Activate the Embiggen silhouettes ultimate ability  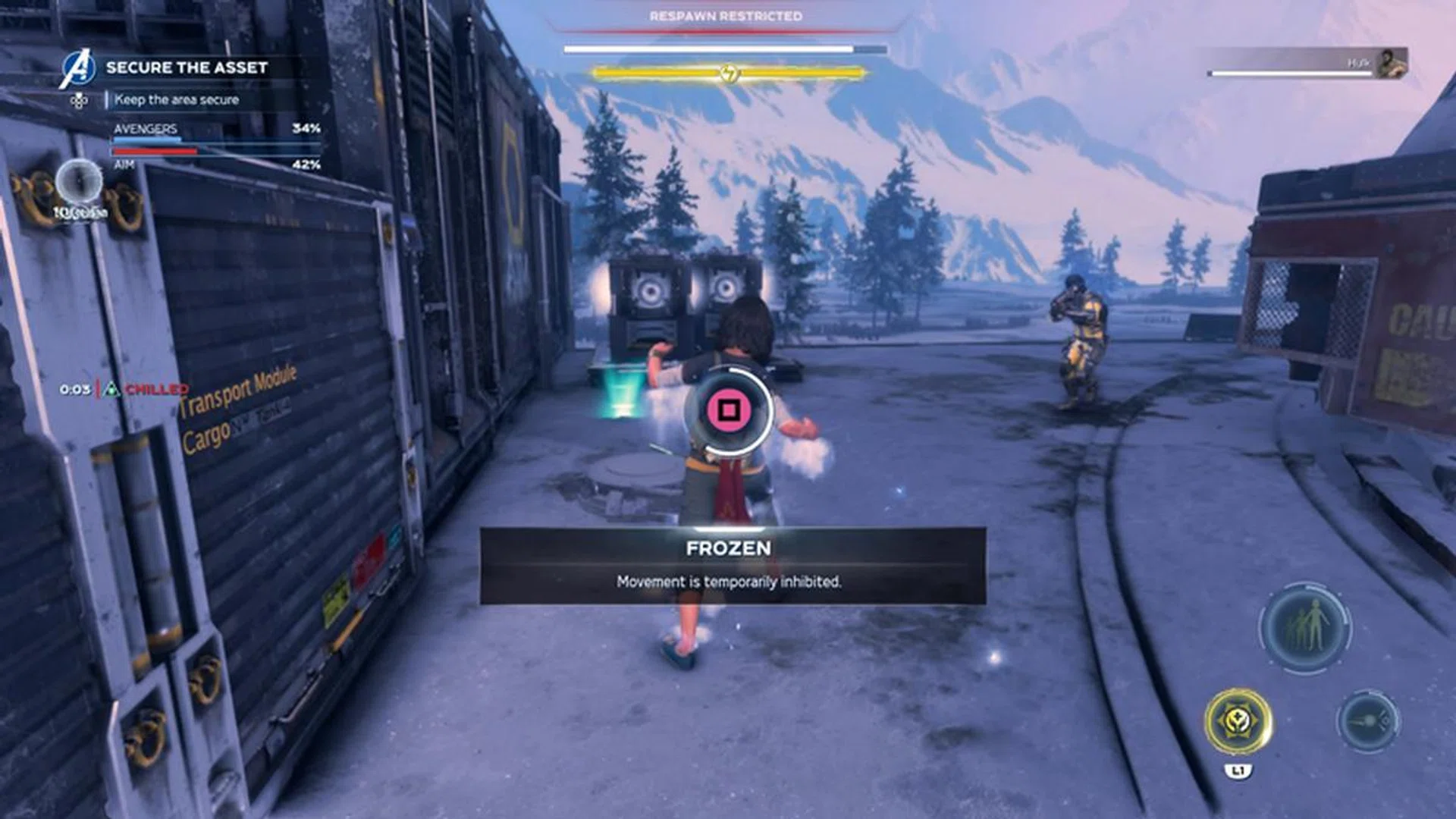[x=1304, y=626]
